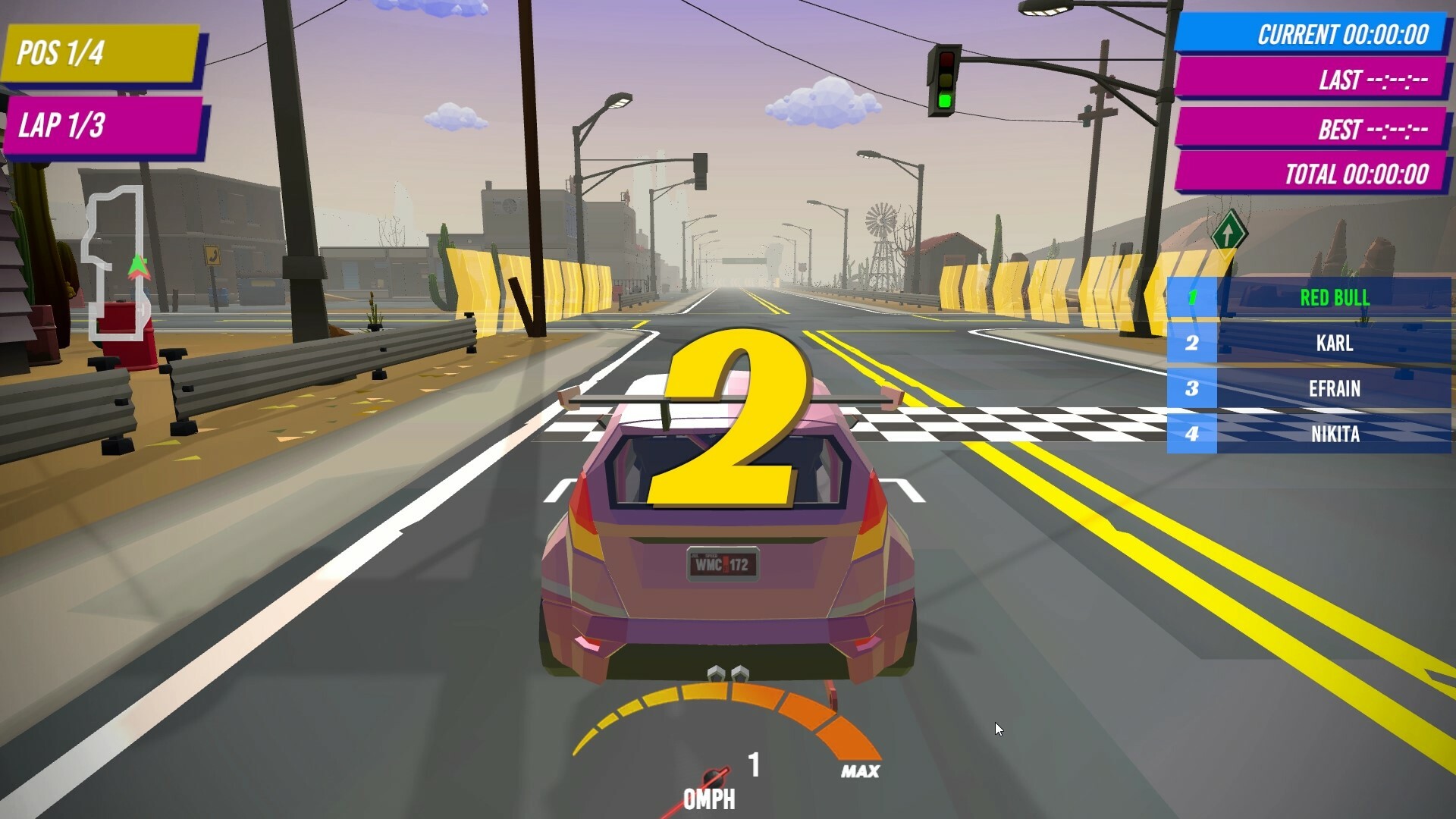
Task: Click the track outline minimap
Action: [x=116, y=262]
